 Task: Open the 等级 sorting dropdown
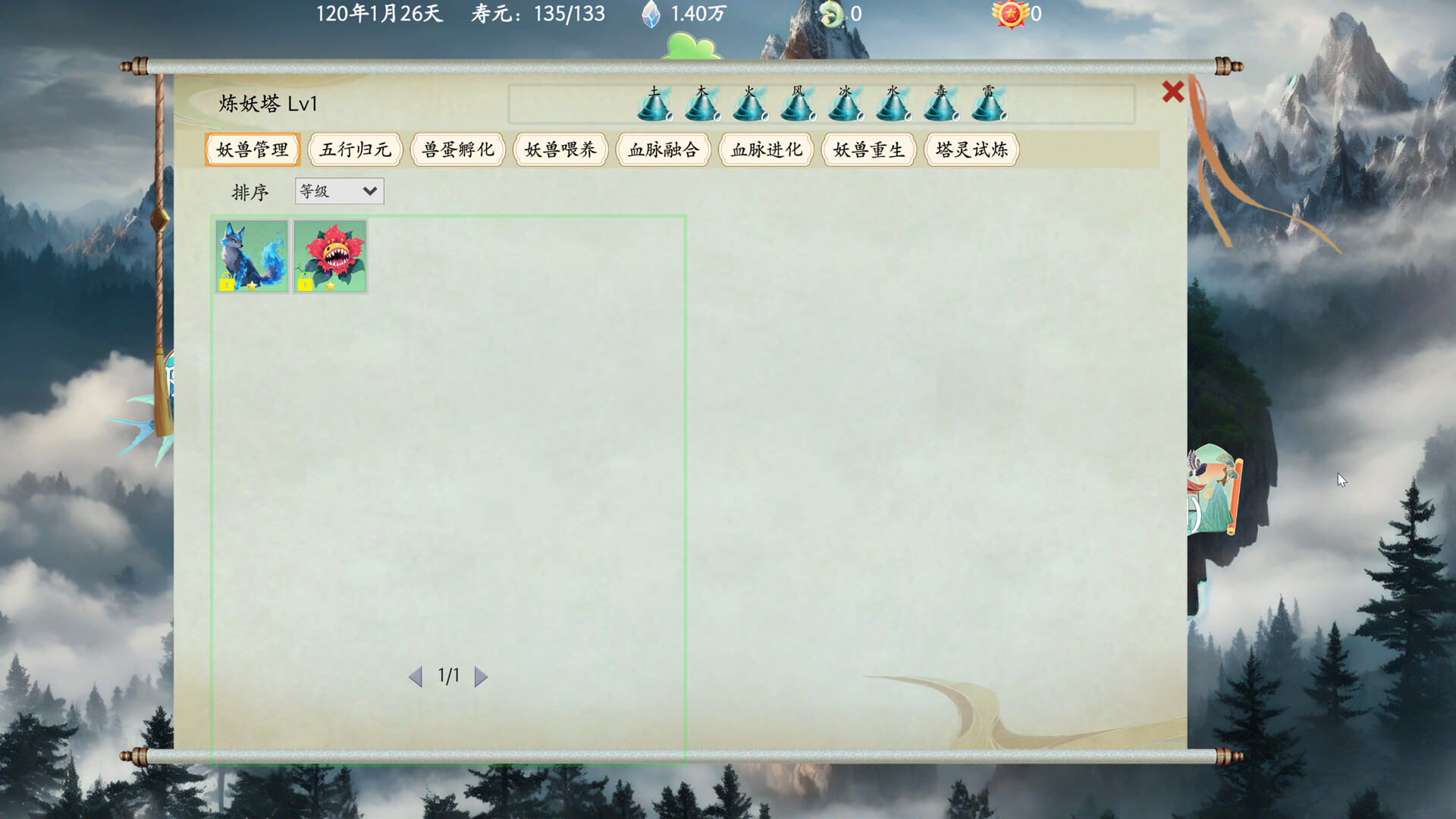[339, 191]
